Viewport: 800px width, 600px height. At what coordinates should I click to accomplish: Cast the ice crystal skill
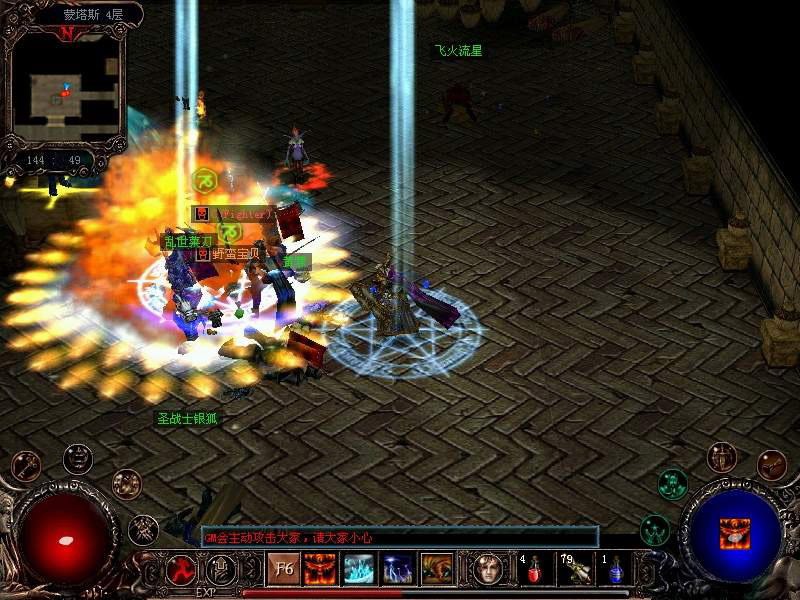tap(359, 570)
